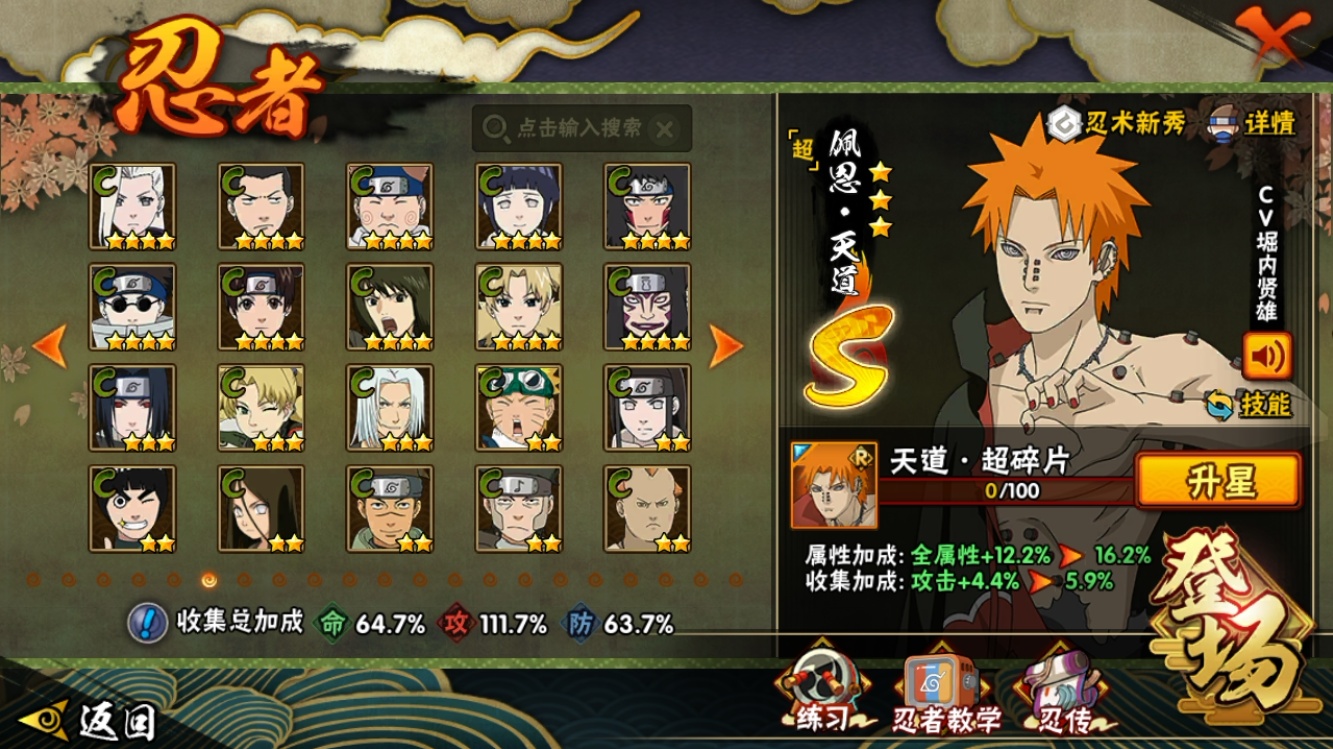
Task: Select the Naruto portrait with green goggles
Action: [519, 408]
